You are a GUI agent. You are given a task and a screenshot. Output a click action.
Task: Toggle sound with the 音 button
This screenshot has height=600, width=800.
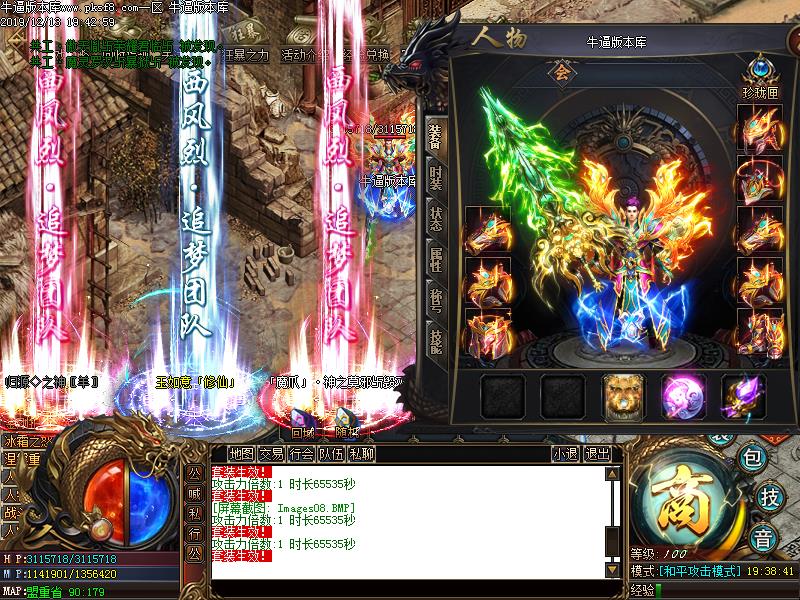(x=763, y=535)
